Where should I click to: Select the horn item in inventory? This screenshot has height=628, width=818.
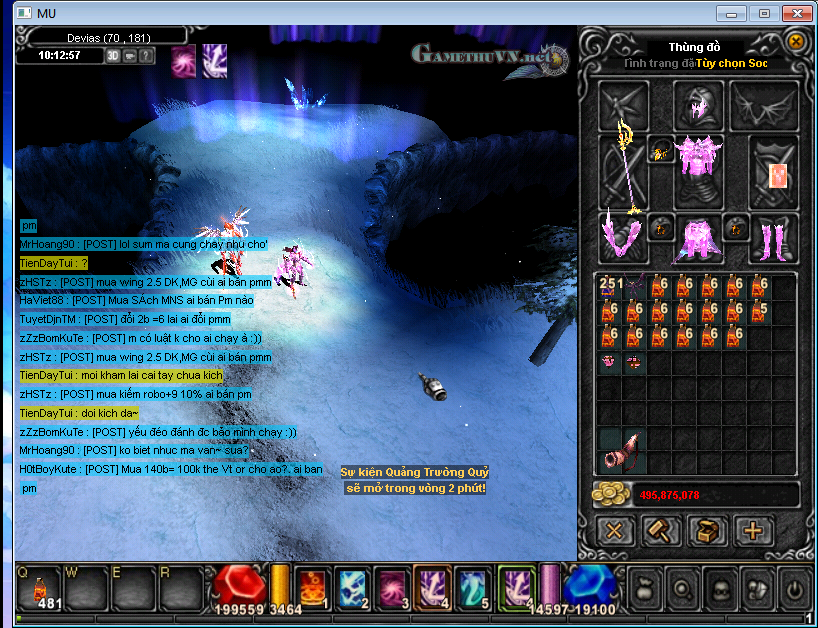click(623, 452)
